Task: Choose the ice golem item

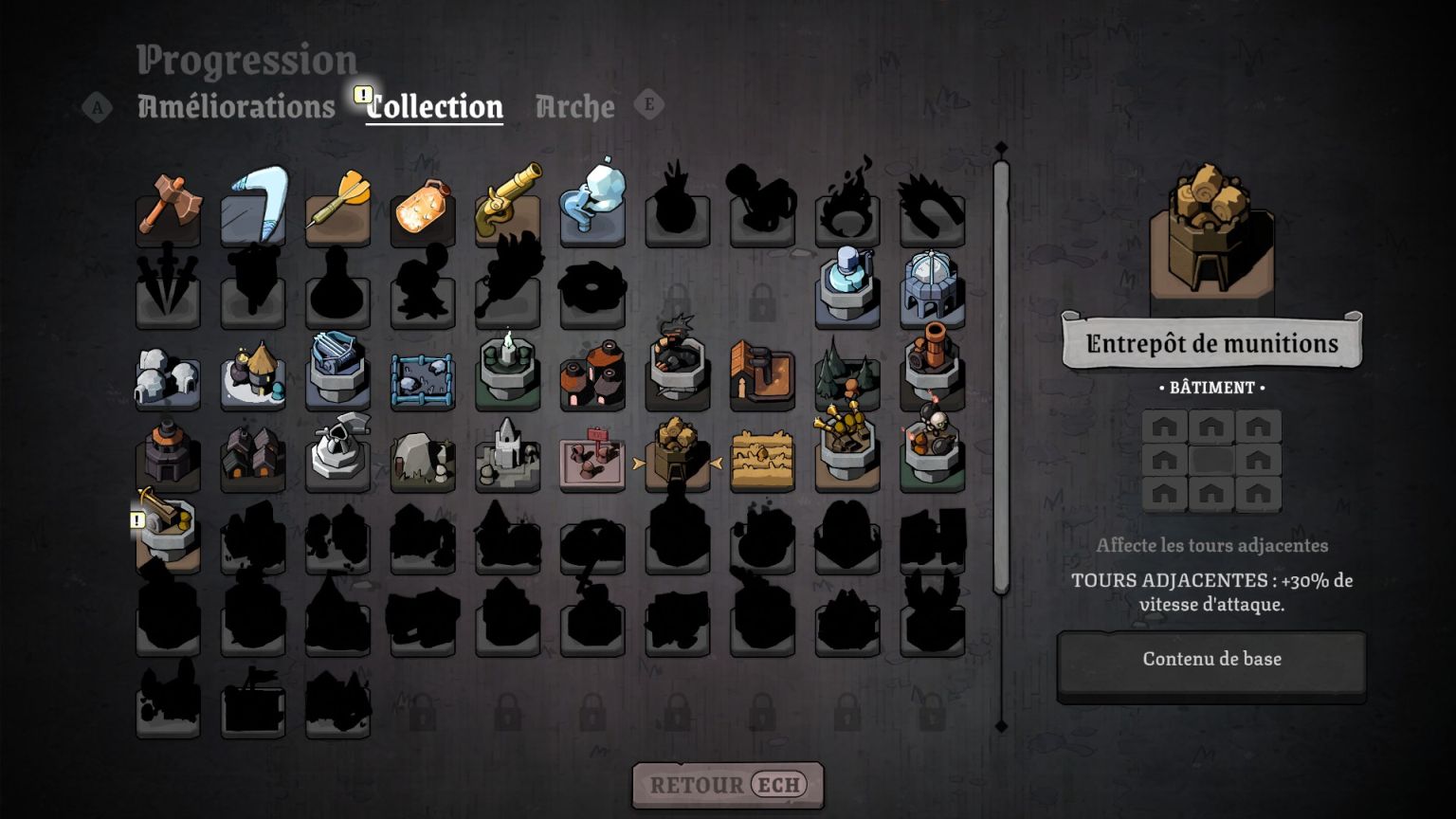Action: 592,209
